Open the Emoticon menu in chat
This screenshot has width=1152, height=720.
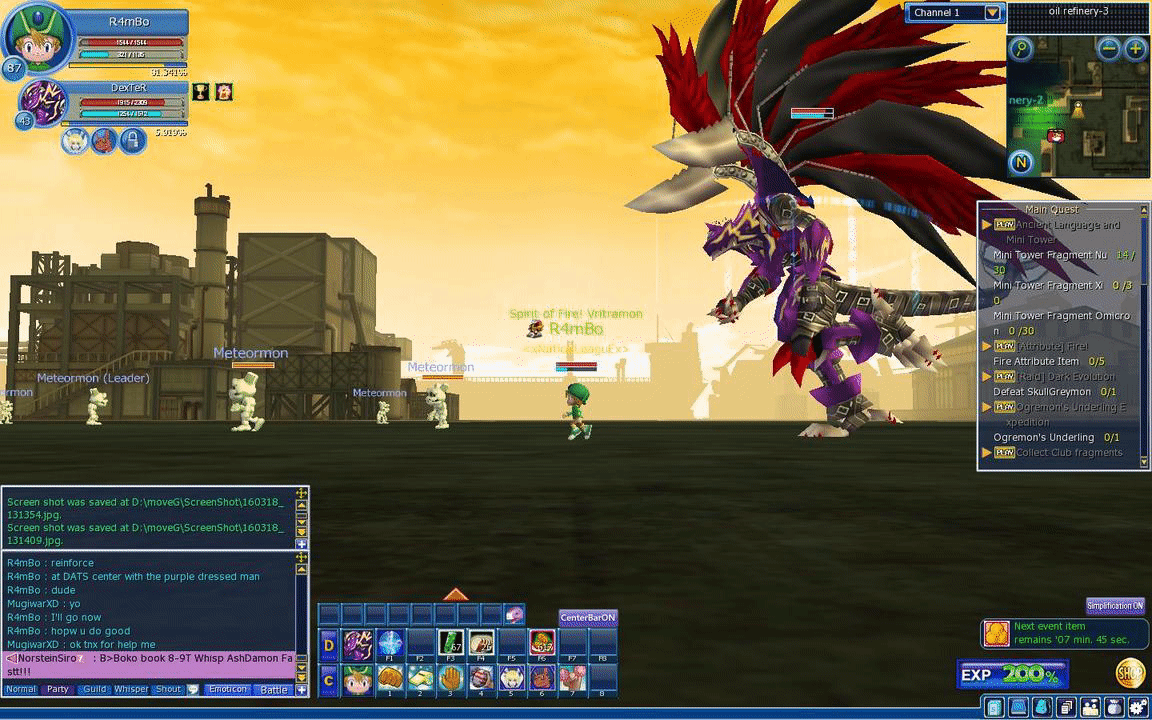[227, 689]
